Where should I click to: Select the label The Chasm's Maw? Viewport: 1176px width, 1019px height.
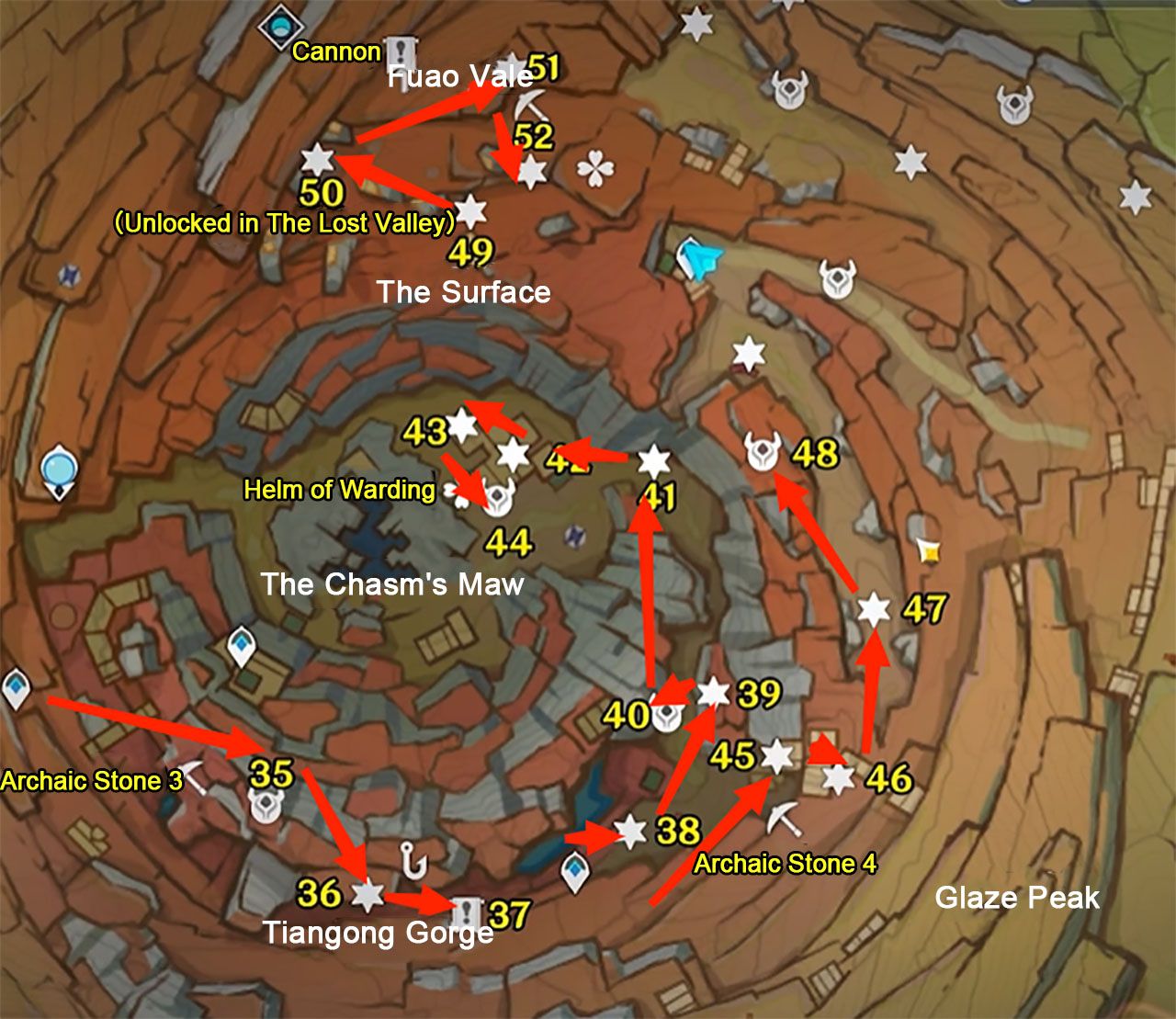pos(391,583)
